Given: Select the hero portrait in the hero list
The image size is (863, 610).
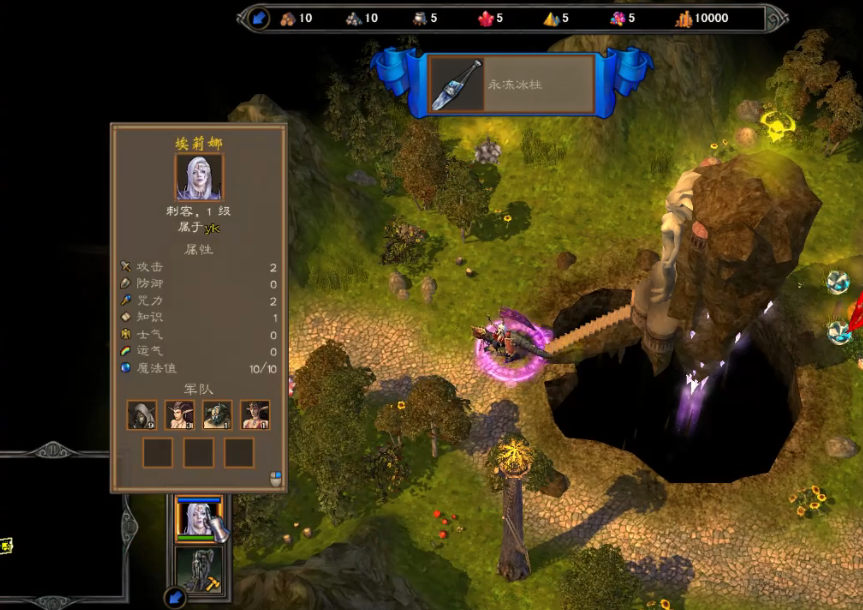Looking at the screenshot, I should click(199, 519).
